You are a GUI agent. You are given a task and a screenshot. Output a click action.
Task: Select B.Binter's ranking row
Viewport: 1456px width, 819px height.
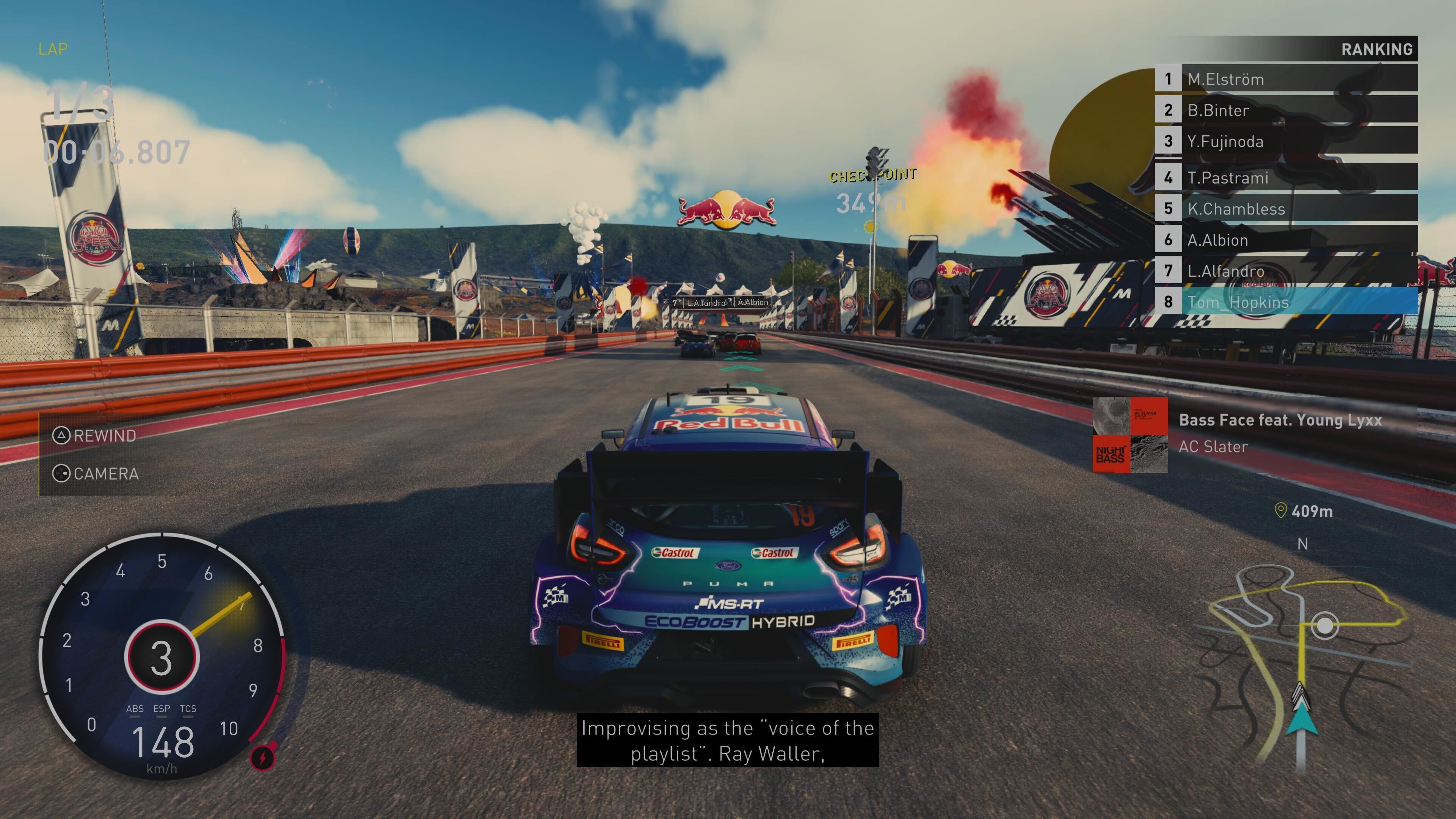pyautogui.click(x=1285, y=110)
